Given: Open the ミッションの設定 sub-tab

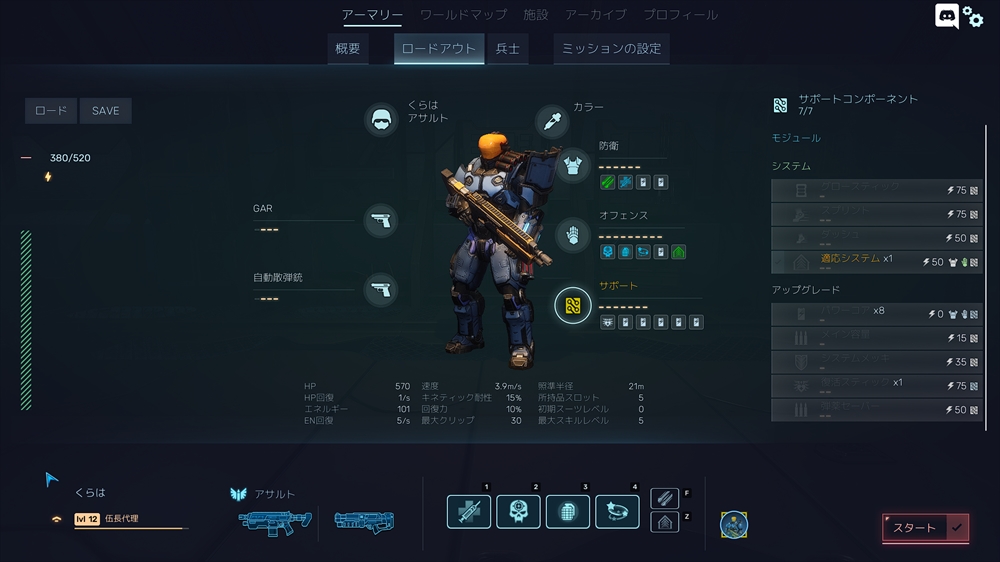Looking at the screenshot, I should point(611,49).
